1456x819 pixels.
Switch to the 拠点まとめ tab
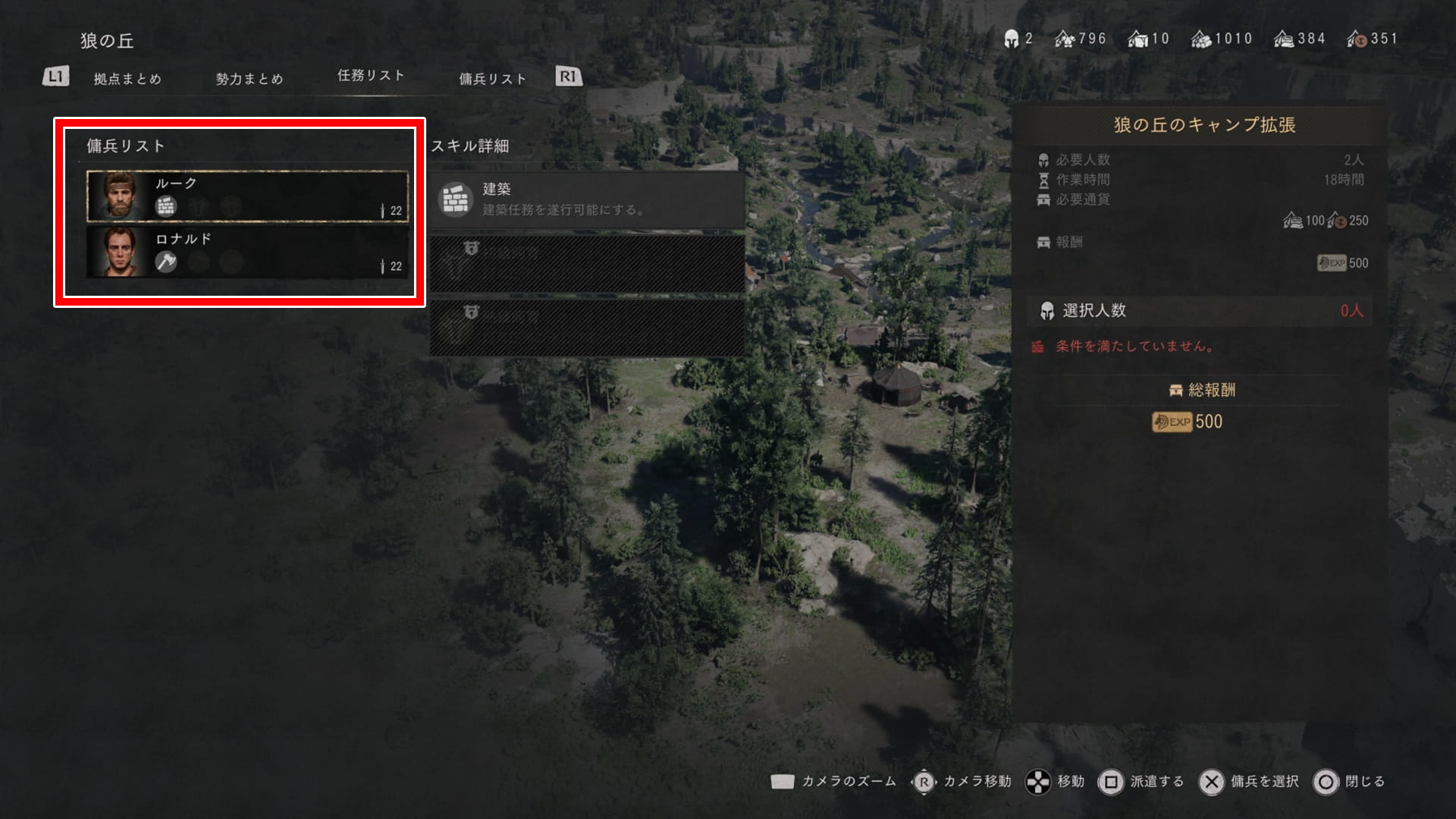(x=127, y=79)
